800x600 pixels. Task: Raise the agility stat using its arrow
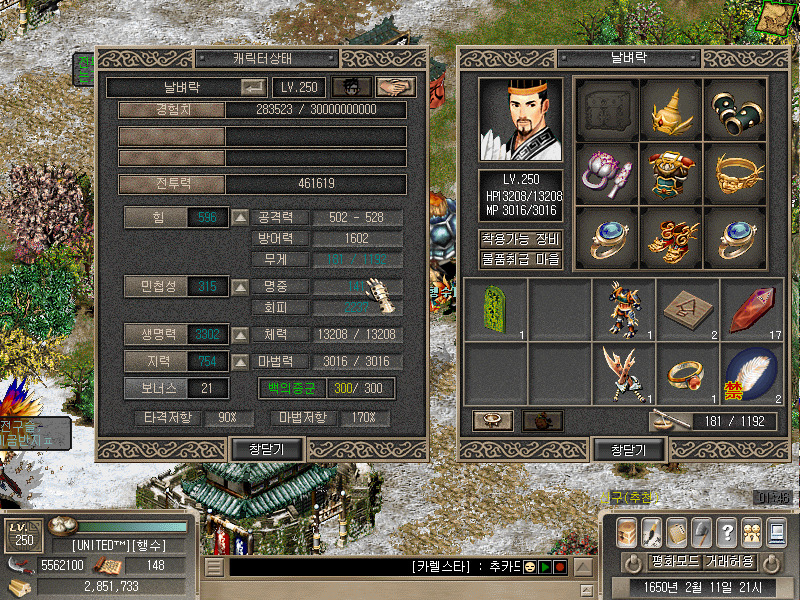tap(240, 287)
